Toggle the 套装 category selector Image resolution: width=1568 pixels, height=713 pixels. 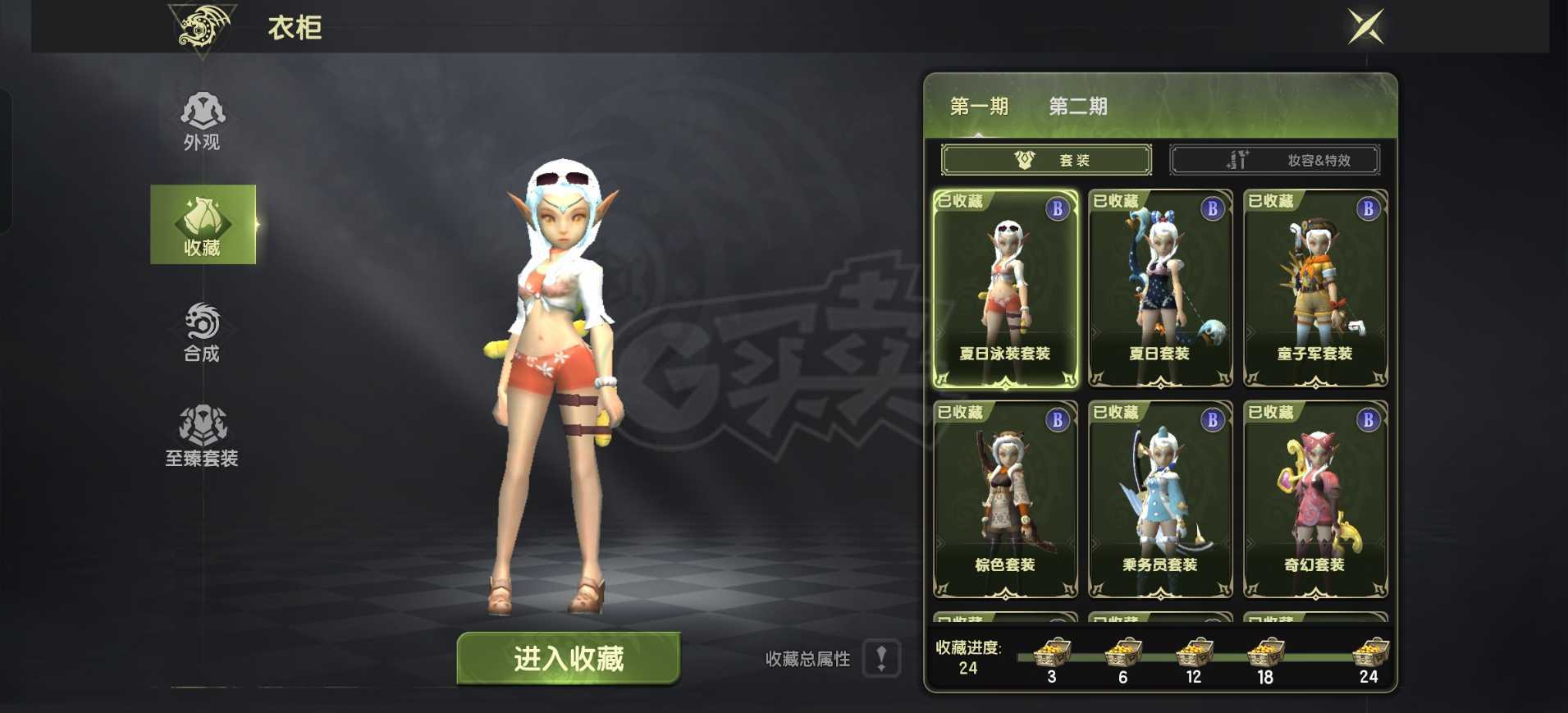point(1046,159)
